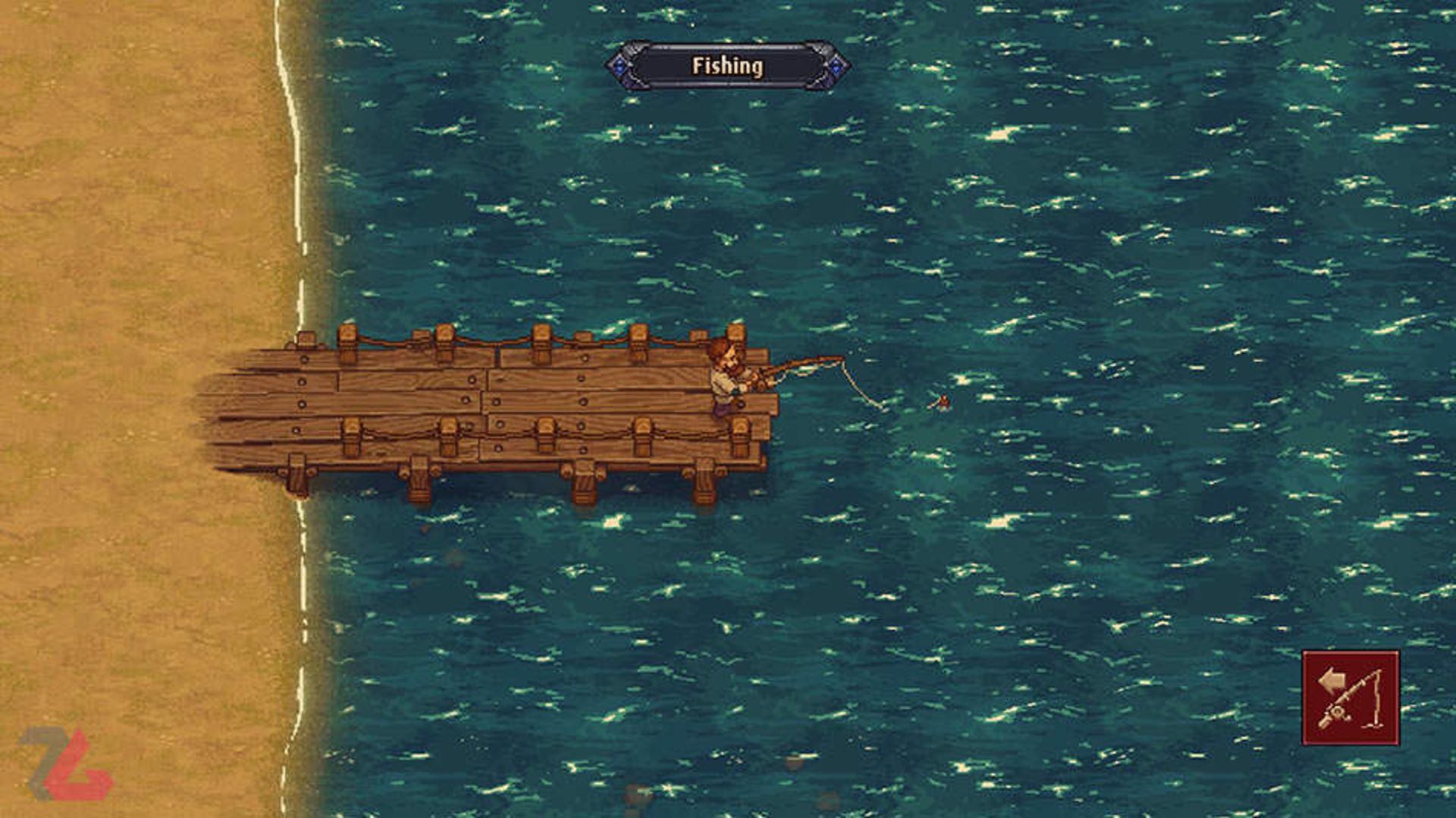Click the Fishing title banner
Image resolution: width=1456 pixels, height=818 pixels.
(x=728, y=67)
